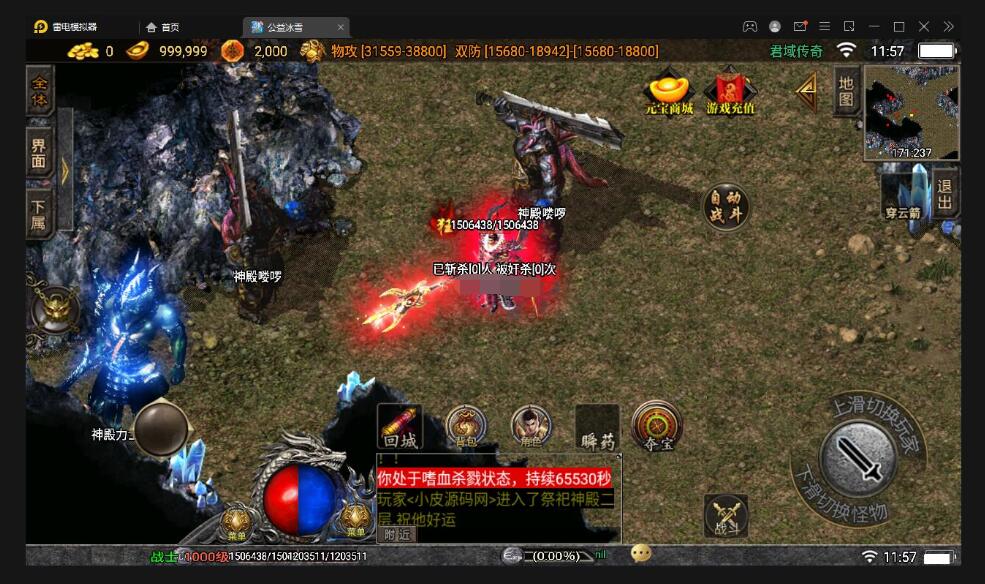
Task: Open the 地图 map button
Action: coord(846,92)
